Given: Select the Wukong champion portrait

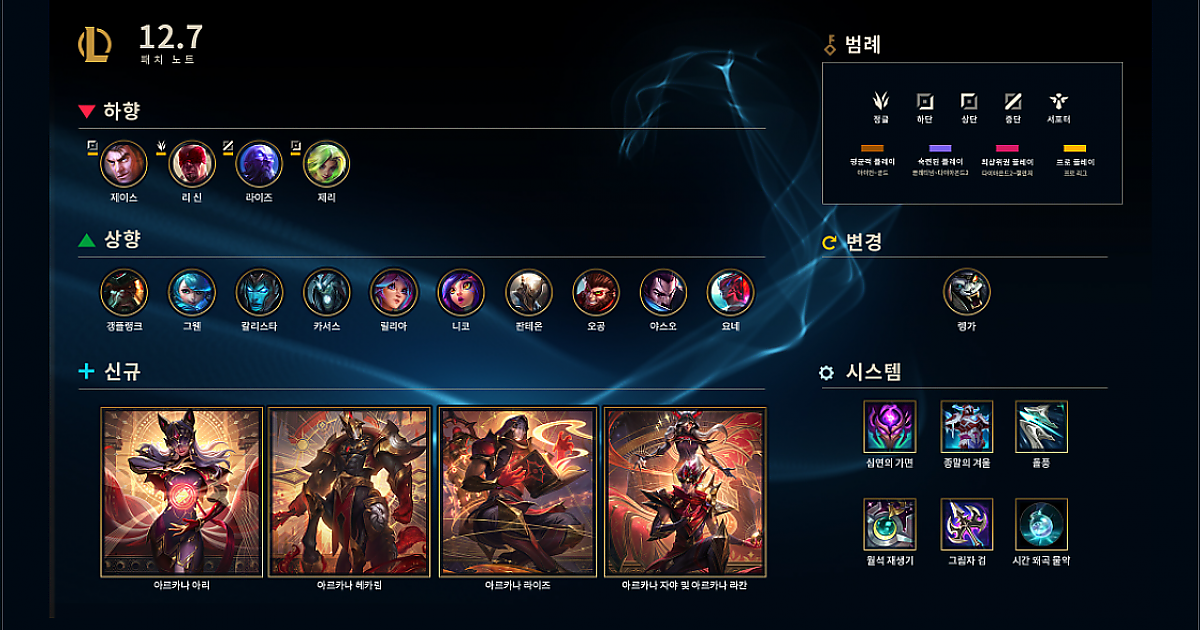Looking at the screenshot, I should (596, 292).
